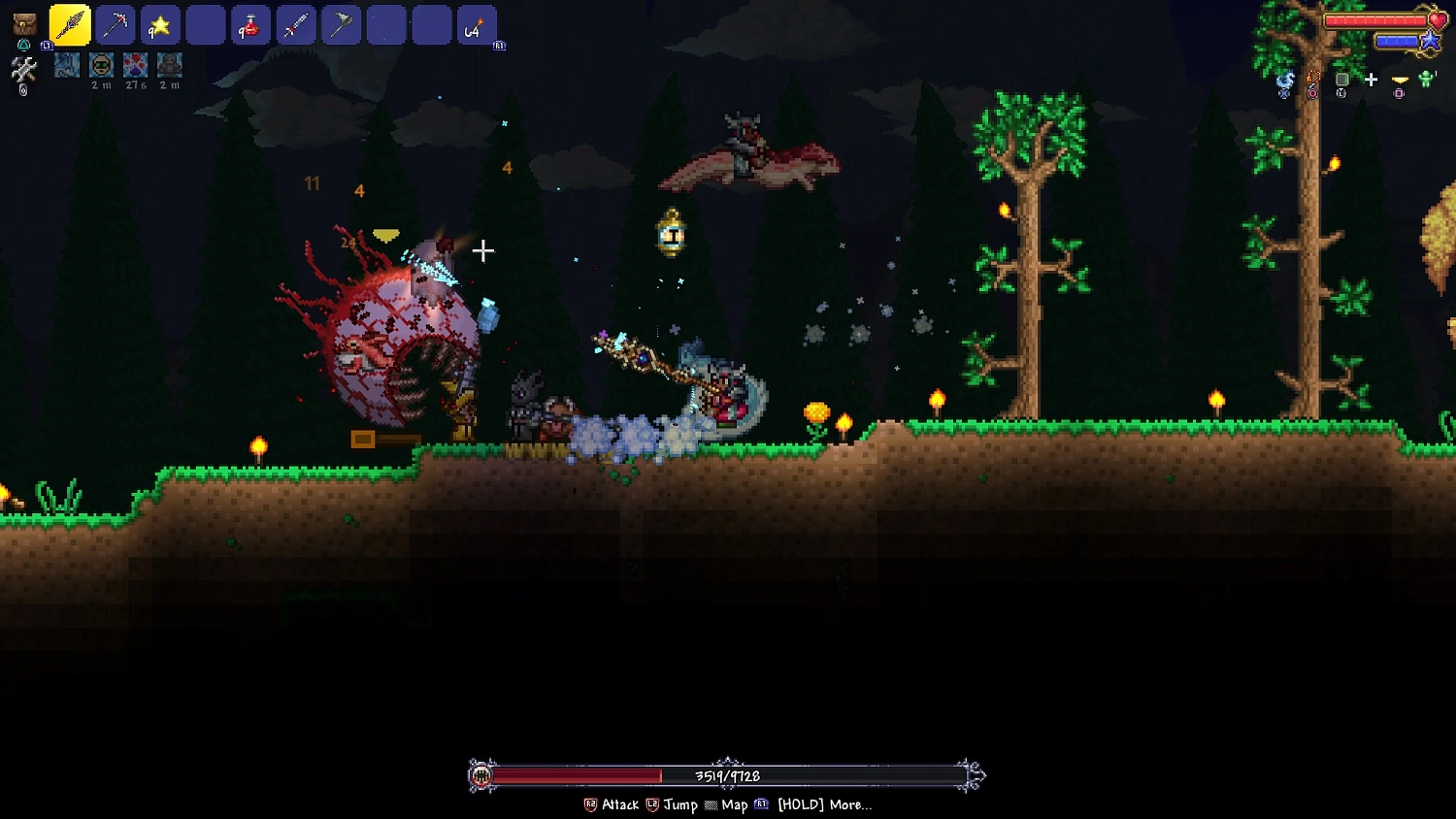Select the healing potions in the hotbar

coord(250,24)
